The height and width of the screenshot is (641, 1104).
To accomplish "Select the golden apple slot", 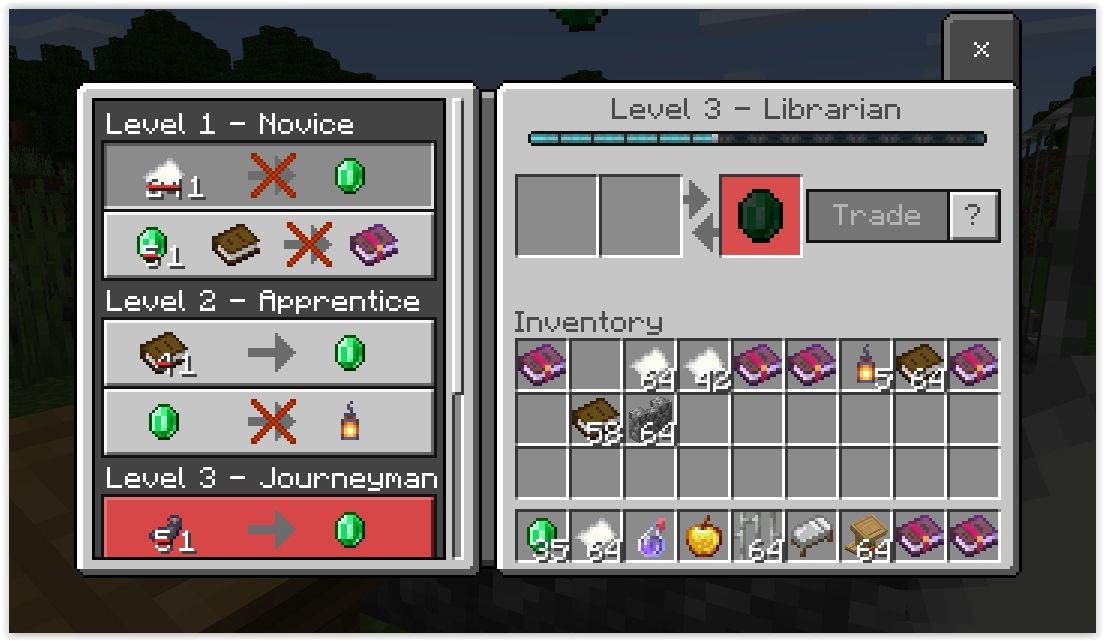I will click(x=704, y=537).
